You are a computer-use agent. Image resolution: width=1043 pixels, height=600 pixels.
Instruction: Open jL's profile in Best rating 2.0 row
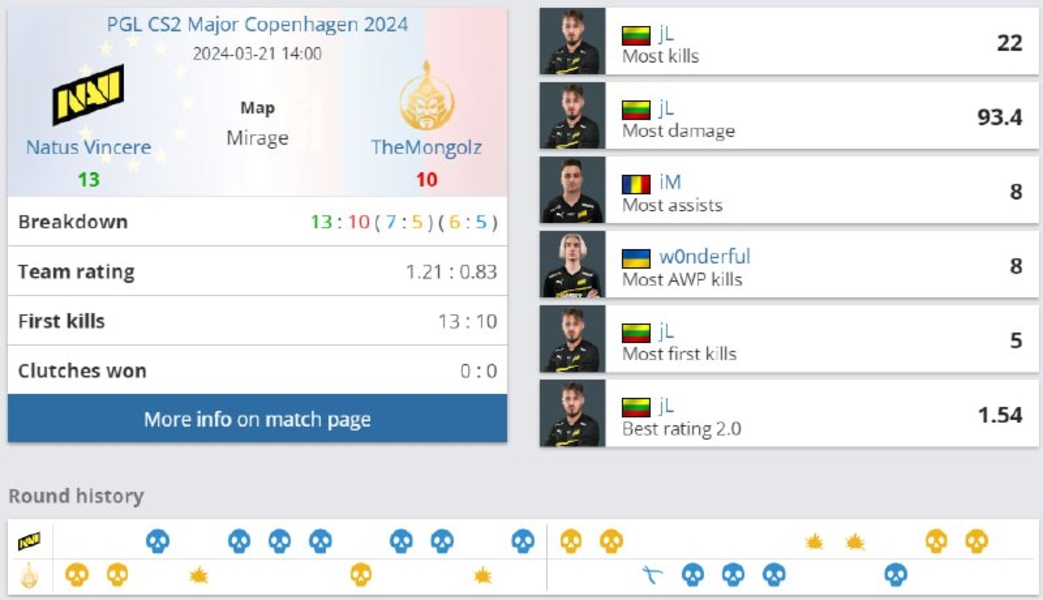[666, 405]
